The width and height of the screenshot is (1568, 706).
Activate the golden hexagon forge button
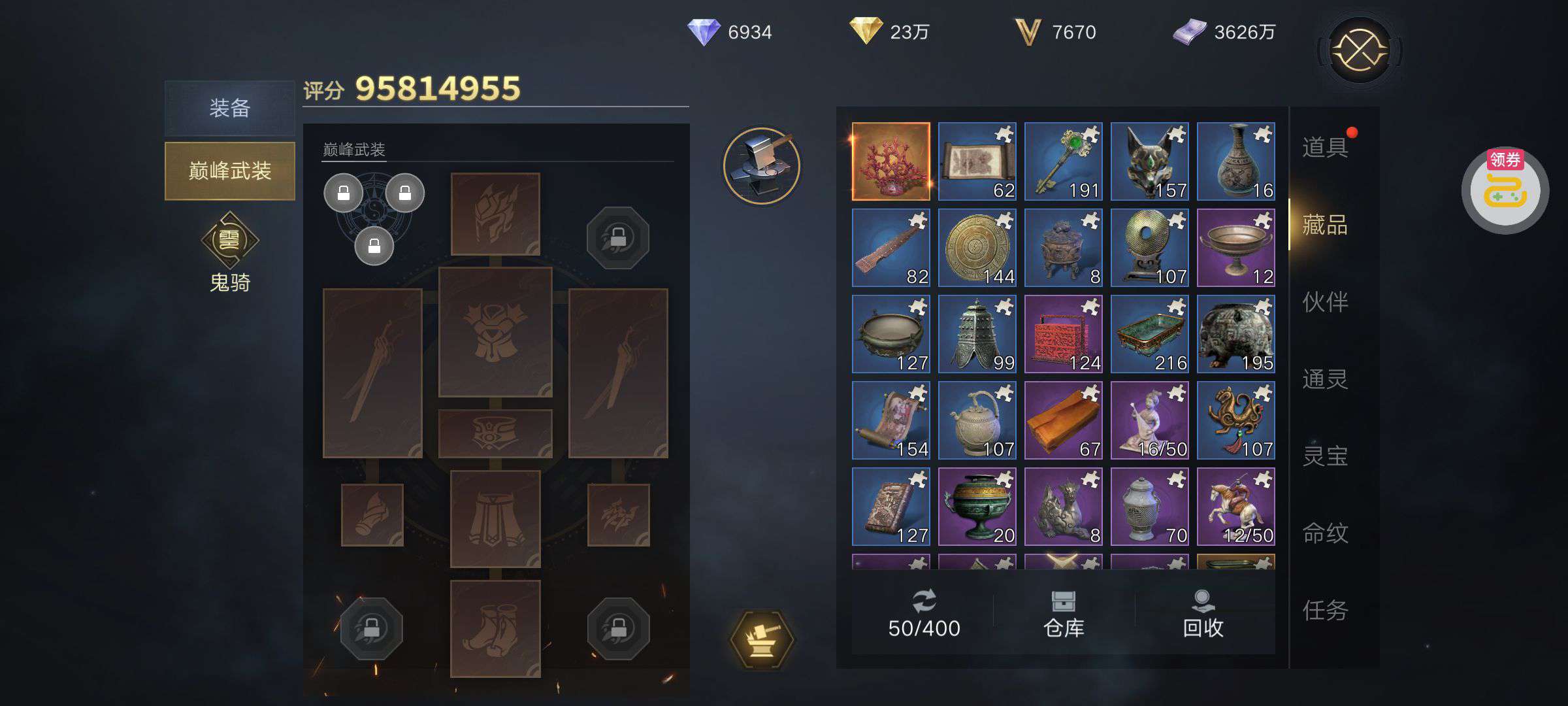[762, 639]
